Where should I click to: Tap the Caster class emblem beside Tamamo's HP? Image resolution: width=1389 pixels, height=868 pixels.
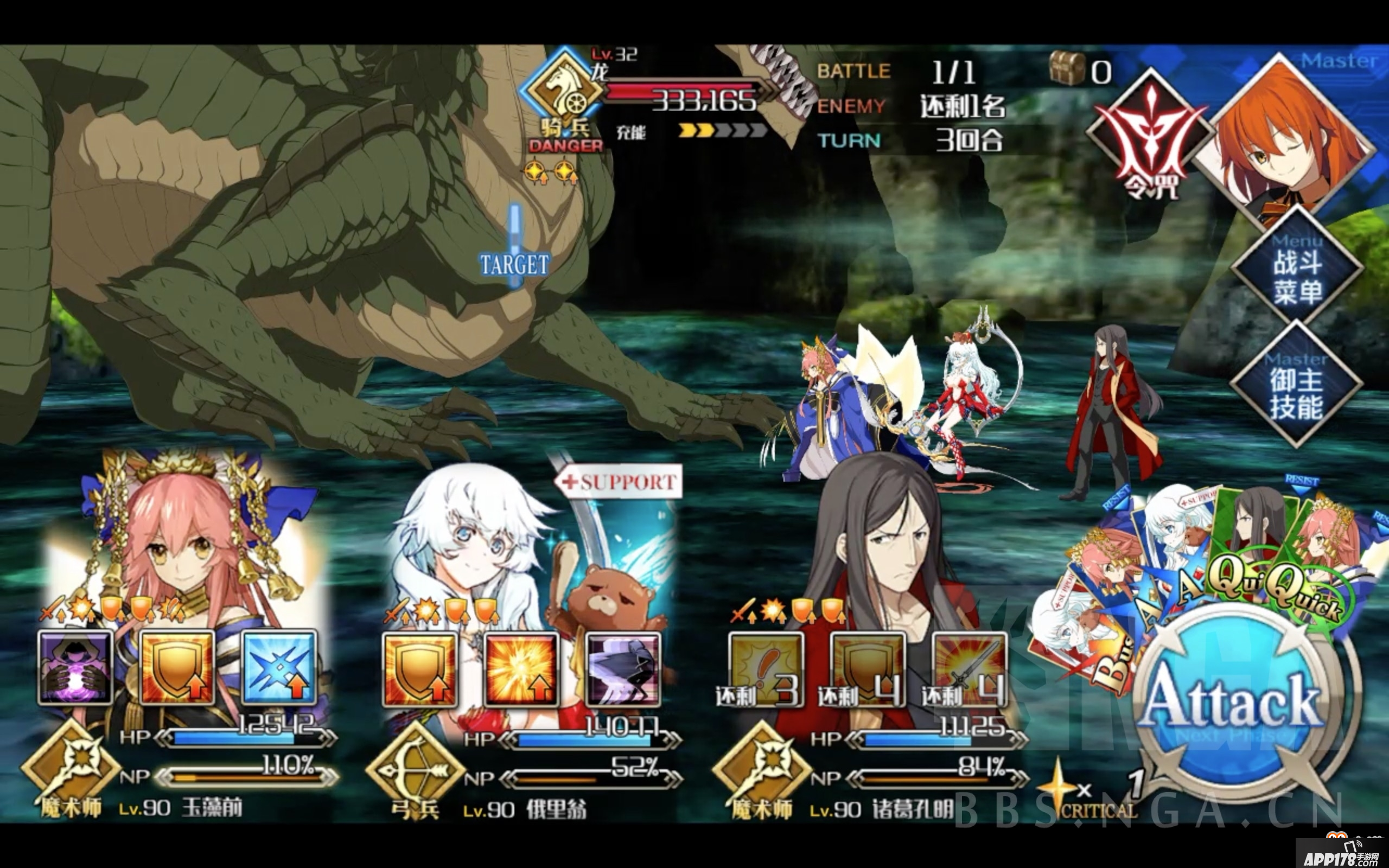click(75, 769)
